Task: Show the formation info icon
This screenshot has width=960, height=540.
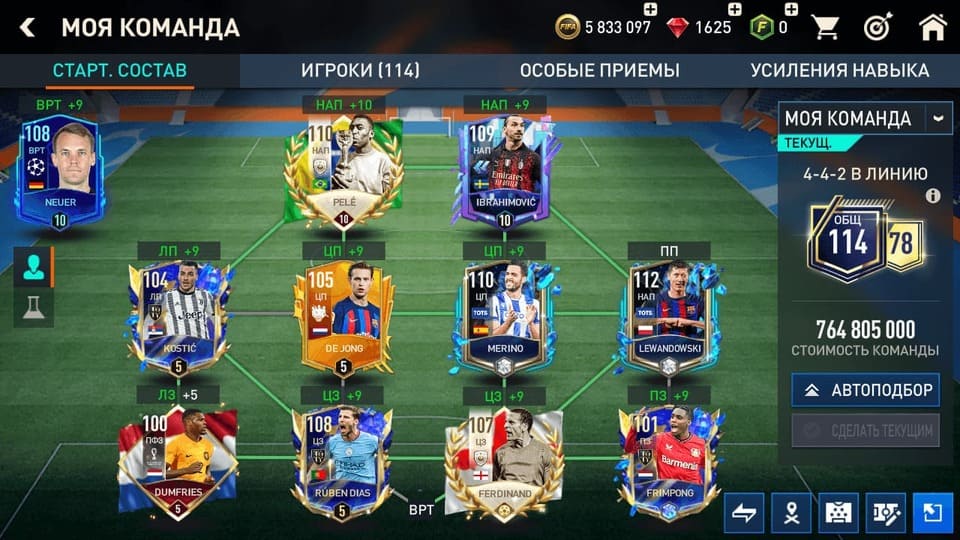Action: pos(933,196)
